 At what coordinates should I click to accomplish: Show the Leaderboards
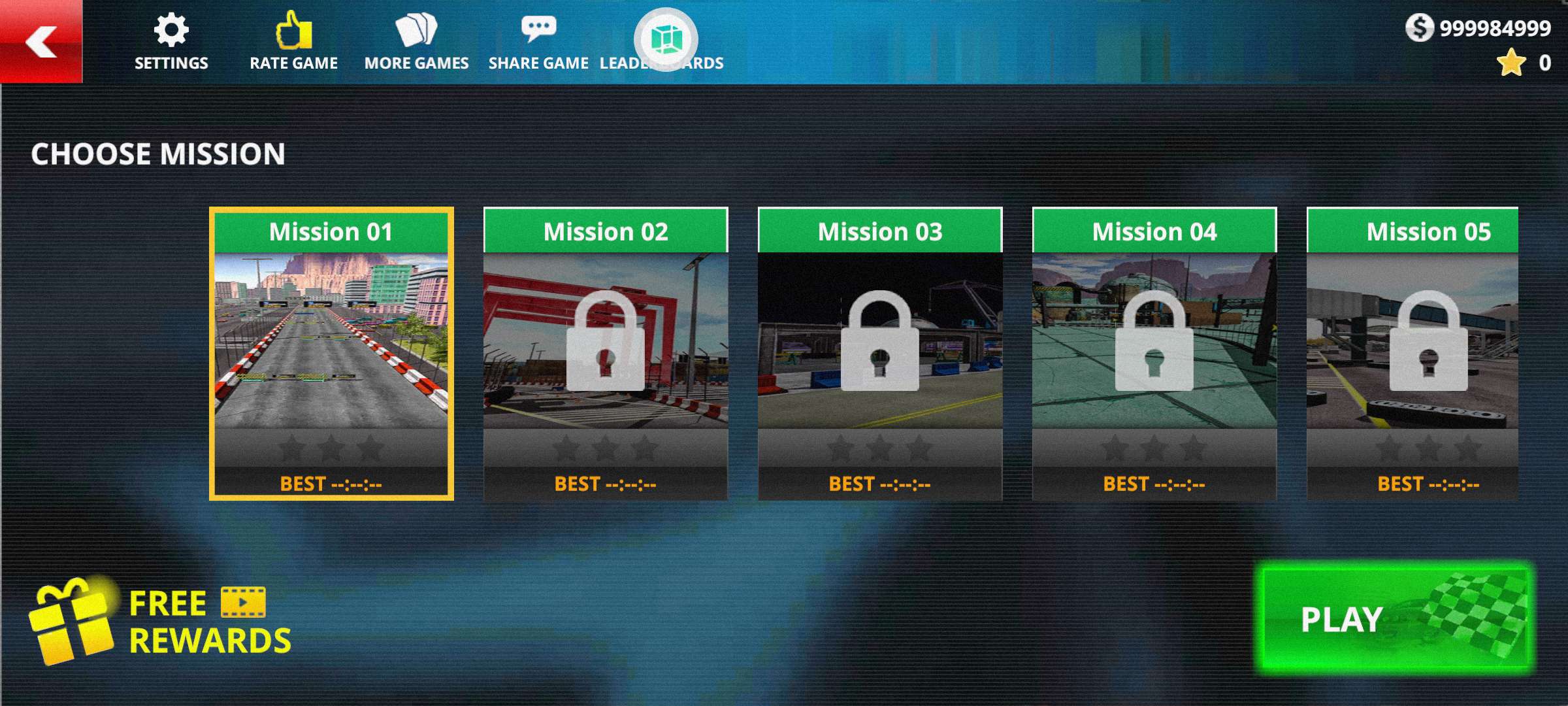(665, 41)
